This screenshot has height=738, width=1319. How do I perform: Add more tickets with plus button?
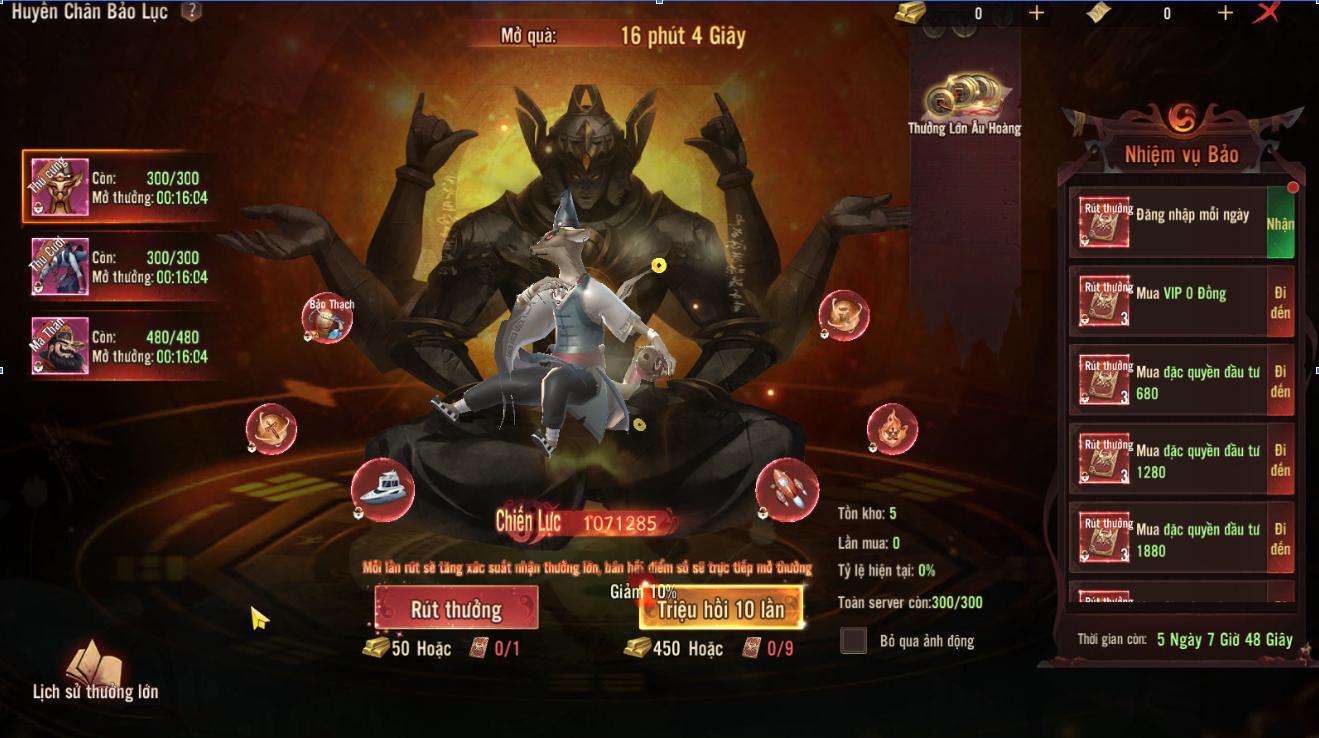(1225, 13)
